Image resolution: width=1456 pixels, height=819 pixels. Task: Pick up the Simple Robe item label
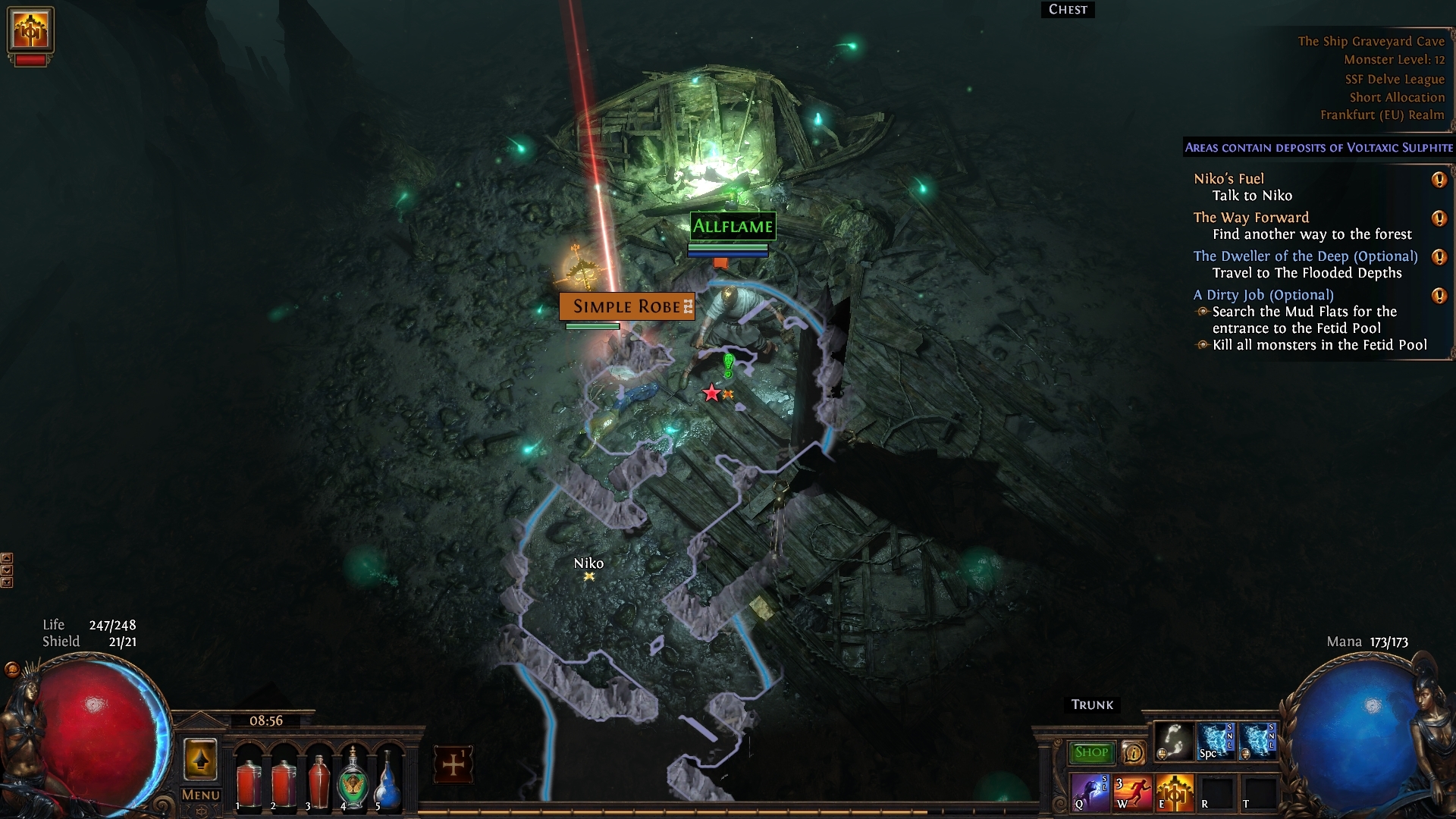[626, 306]
